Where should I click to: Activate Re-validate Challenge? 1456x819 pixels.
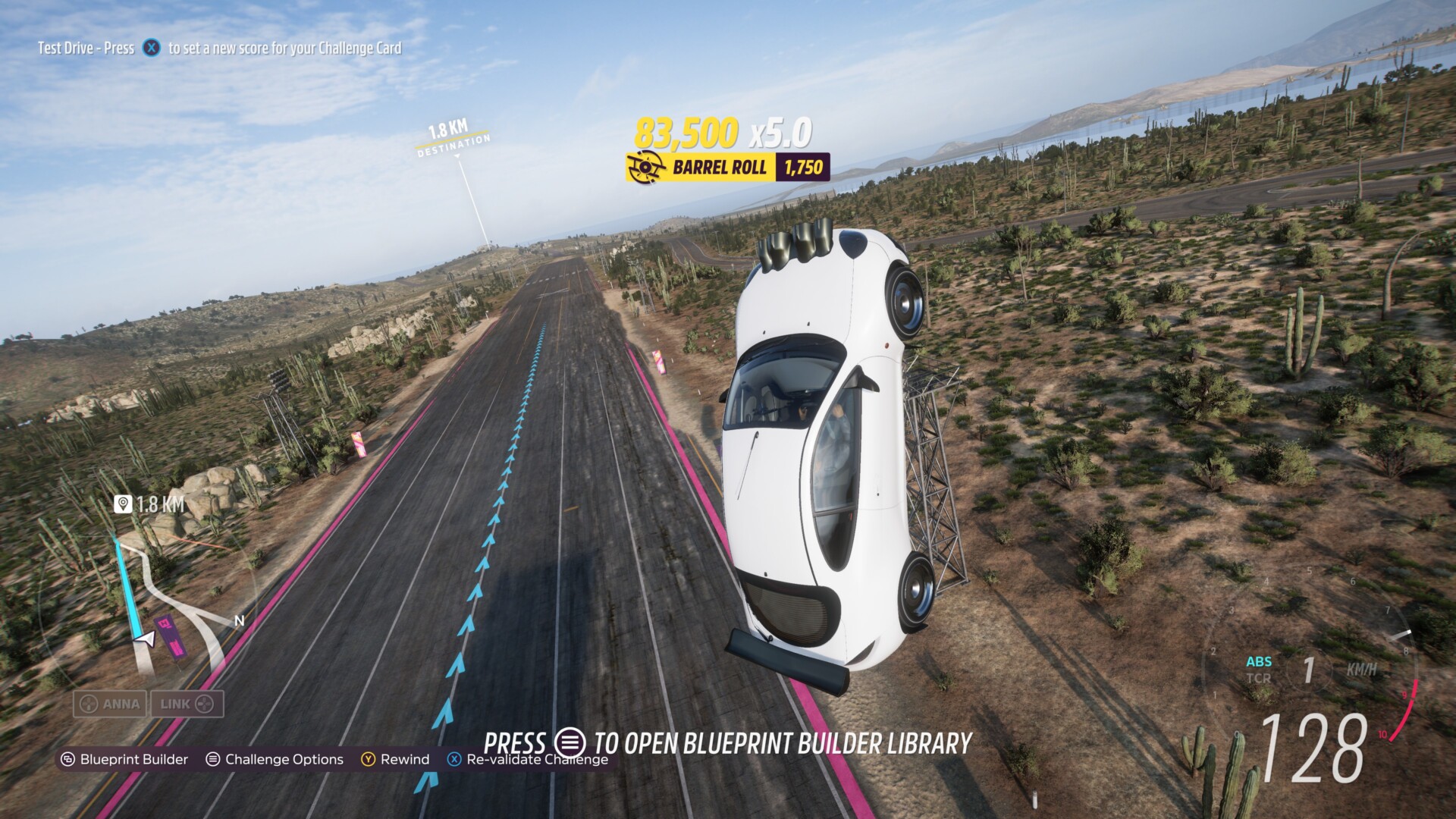[529, 759]
